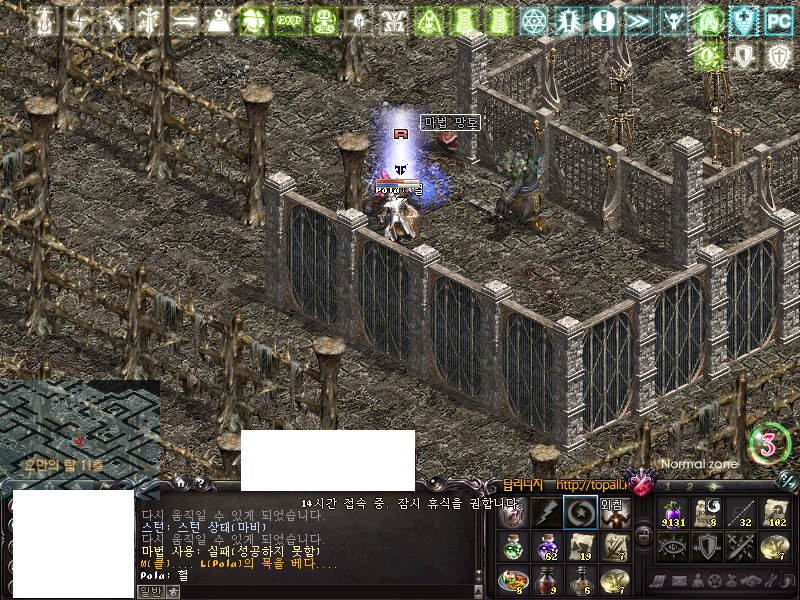Click the question mark help button
The image size is (800, 600).
tap(199, 482)
